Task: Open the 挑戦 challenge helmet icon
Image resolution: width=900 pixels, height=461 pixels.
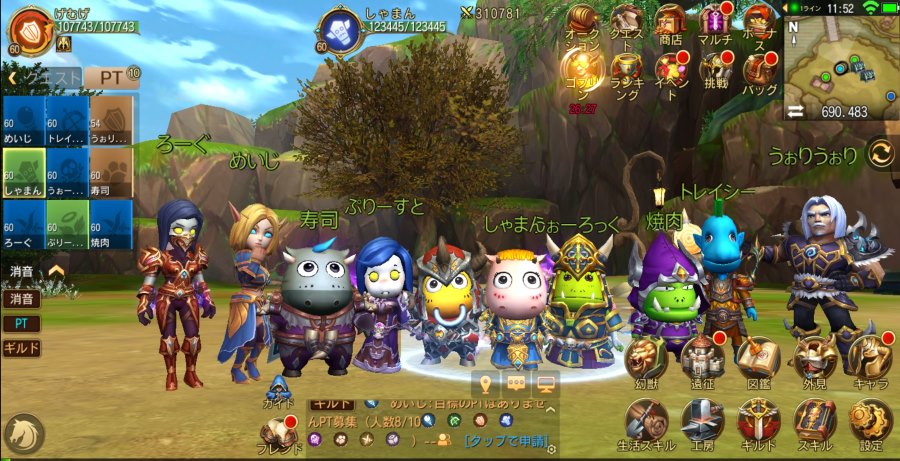Action: pos(715,73)
